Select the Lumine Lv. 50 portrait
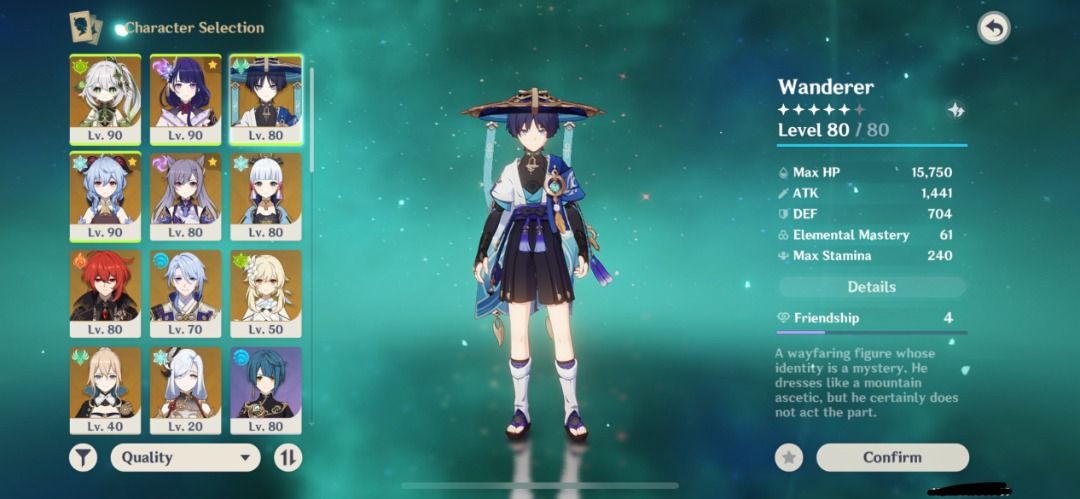 click(265, 292)
